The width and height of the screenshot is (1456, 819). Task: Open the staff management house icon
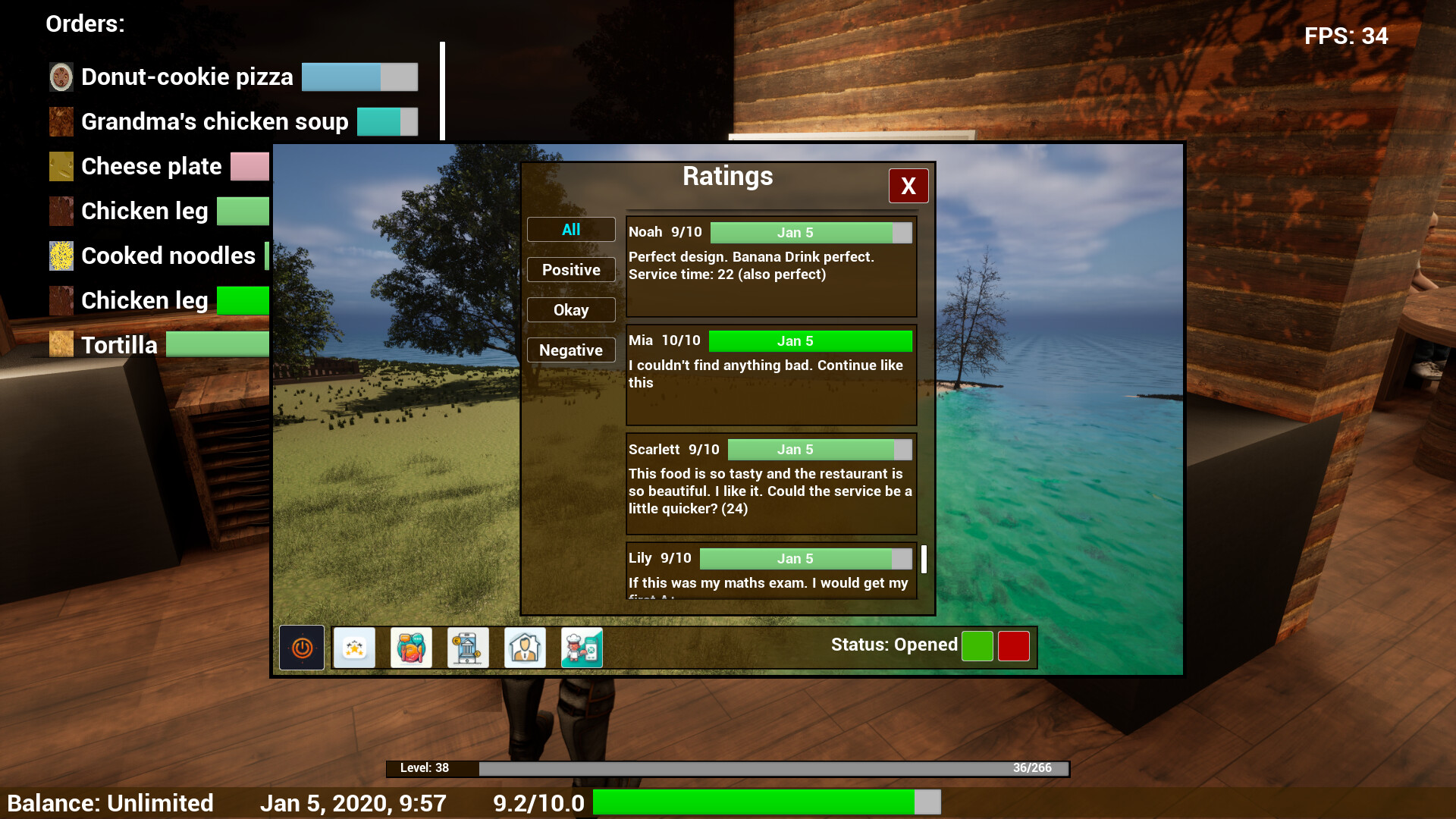tap(524, 647)
